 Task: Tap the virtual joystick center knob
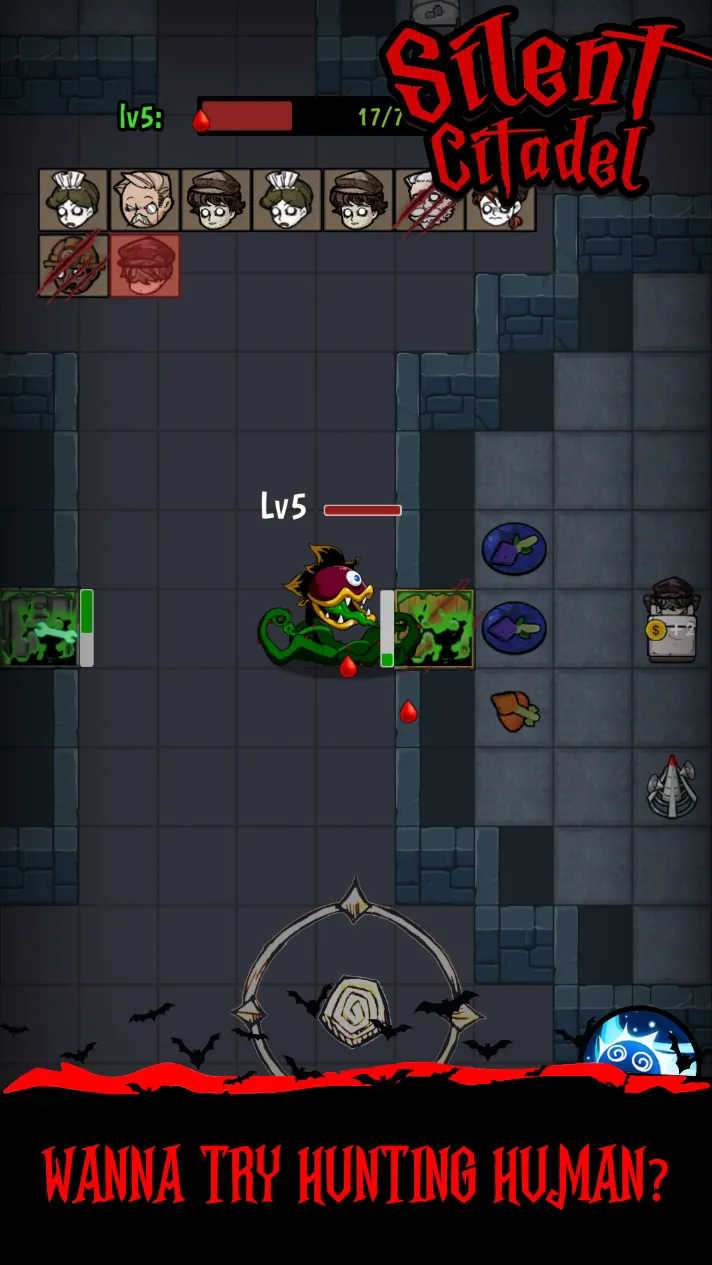(x=351, y=1011)
